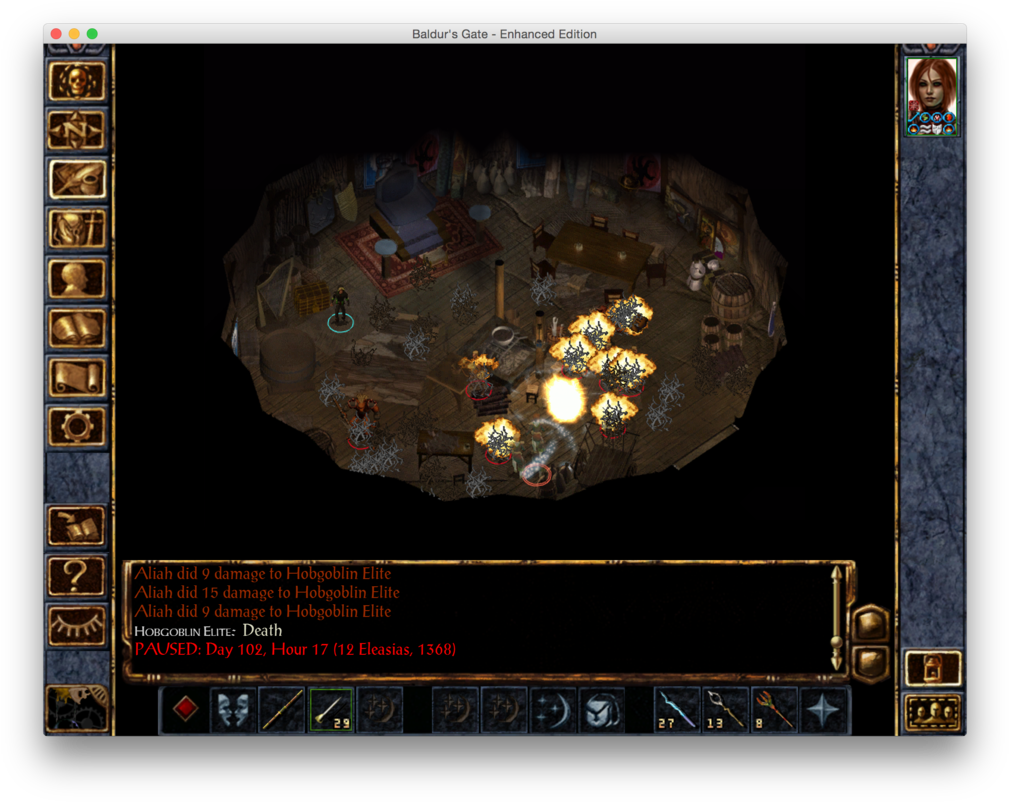
Task: Close the window with the red button
Action: tap(56, 34)
